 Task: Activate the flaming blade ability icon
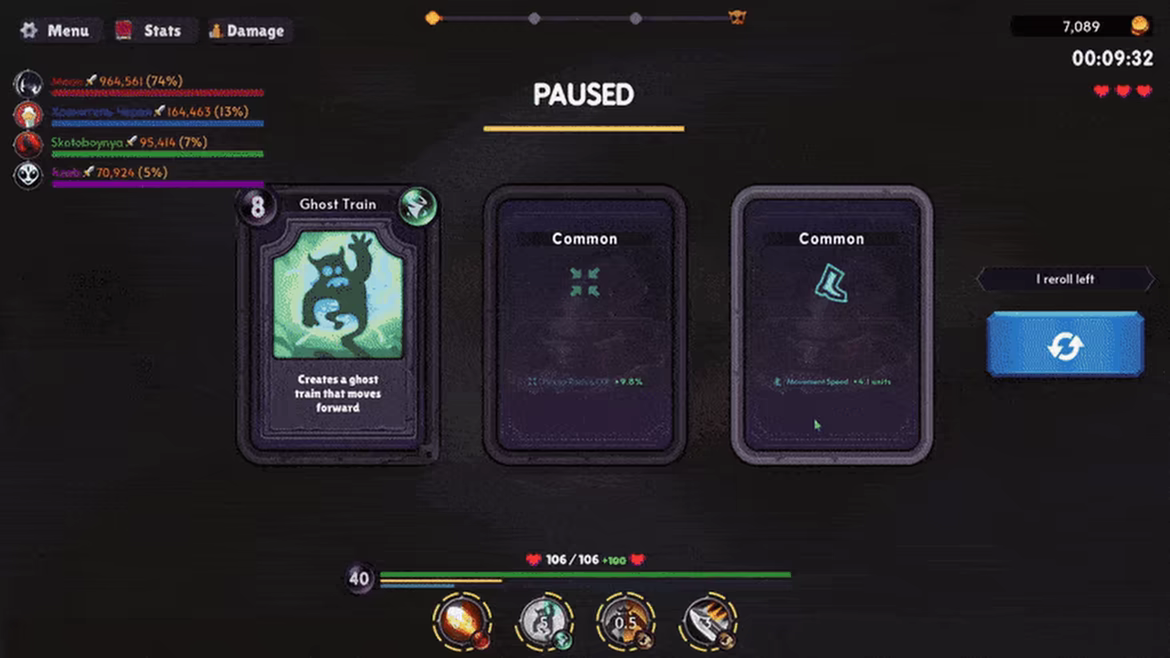tap(708, 621)
